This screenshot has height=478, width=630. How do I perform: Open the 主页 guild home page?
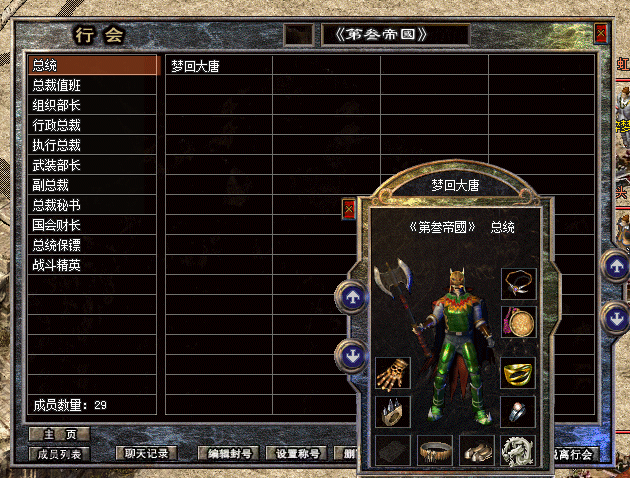click(x=59, y=435)
